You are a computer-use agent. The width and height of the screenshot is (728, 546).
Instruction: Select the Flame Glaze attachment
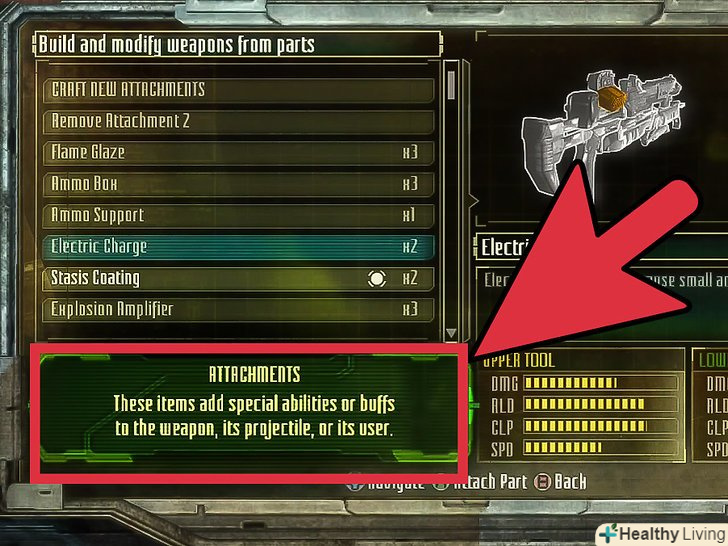coord(240,153)
